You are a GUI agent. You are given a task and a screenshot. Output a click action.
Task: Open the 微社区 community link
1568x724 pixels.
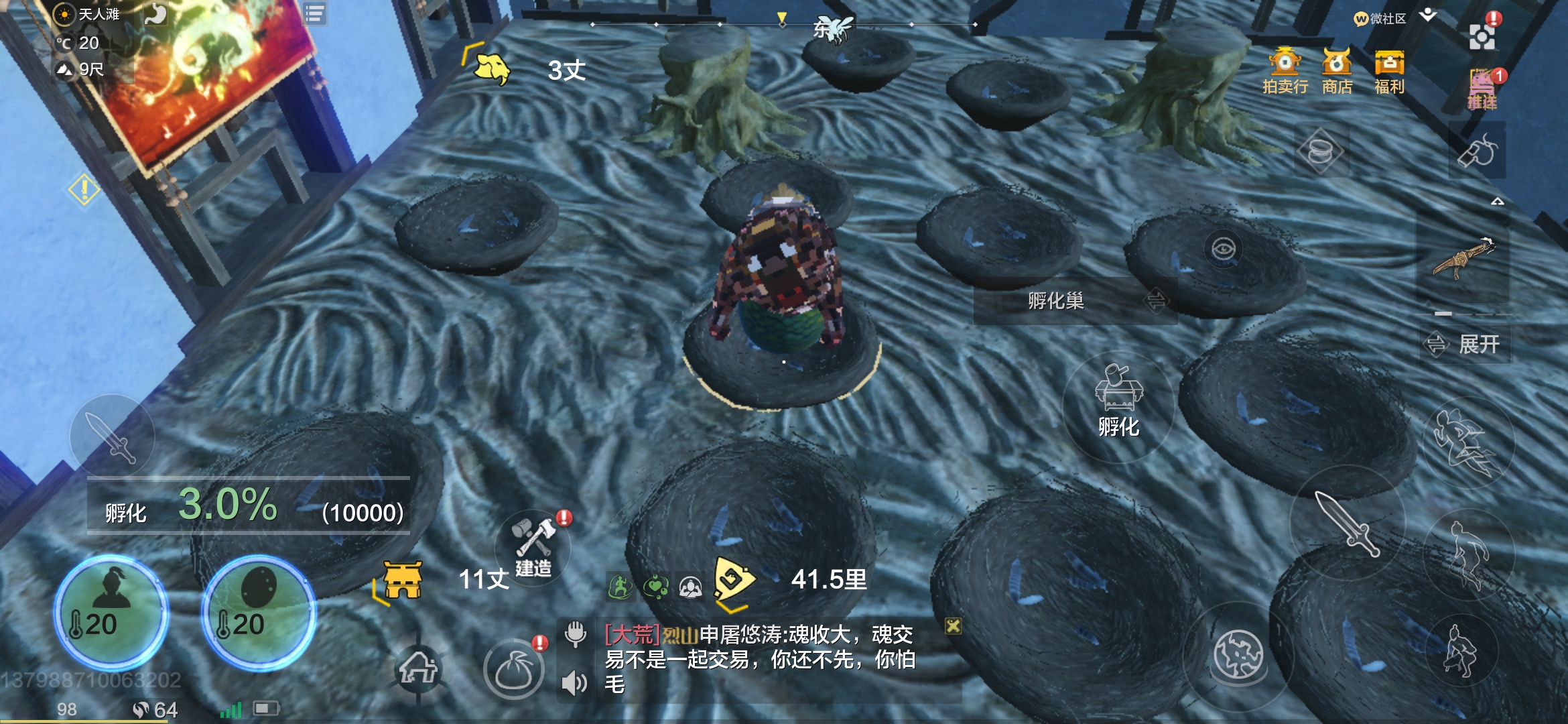point(1380,19)
